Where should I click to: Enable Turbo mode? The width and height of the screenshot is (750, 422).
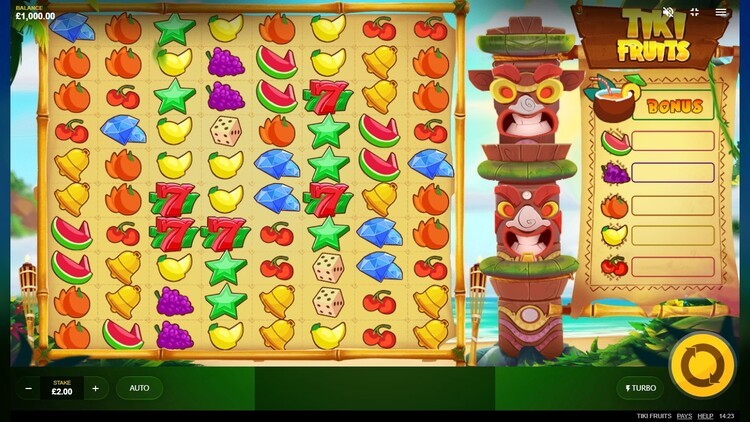[x=640, y=388]
